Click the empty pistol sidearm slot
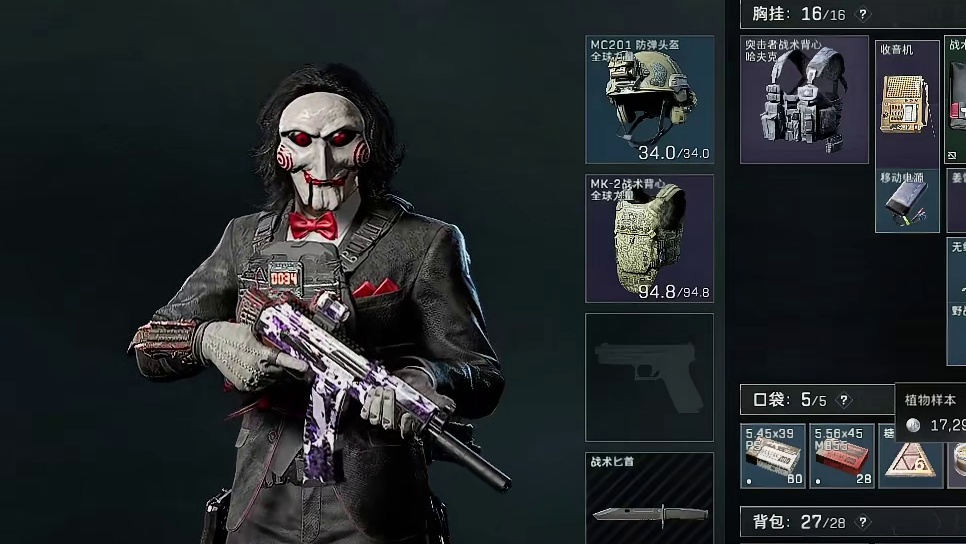This screenshot has height=544, width=966. pyautogui.click(x=649, y=377)
